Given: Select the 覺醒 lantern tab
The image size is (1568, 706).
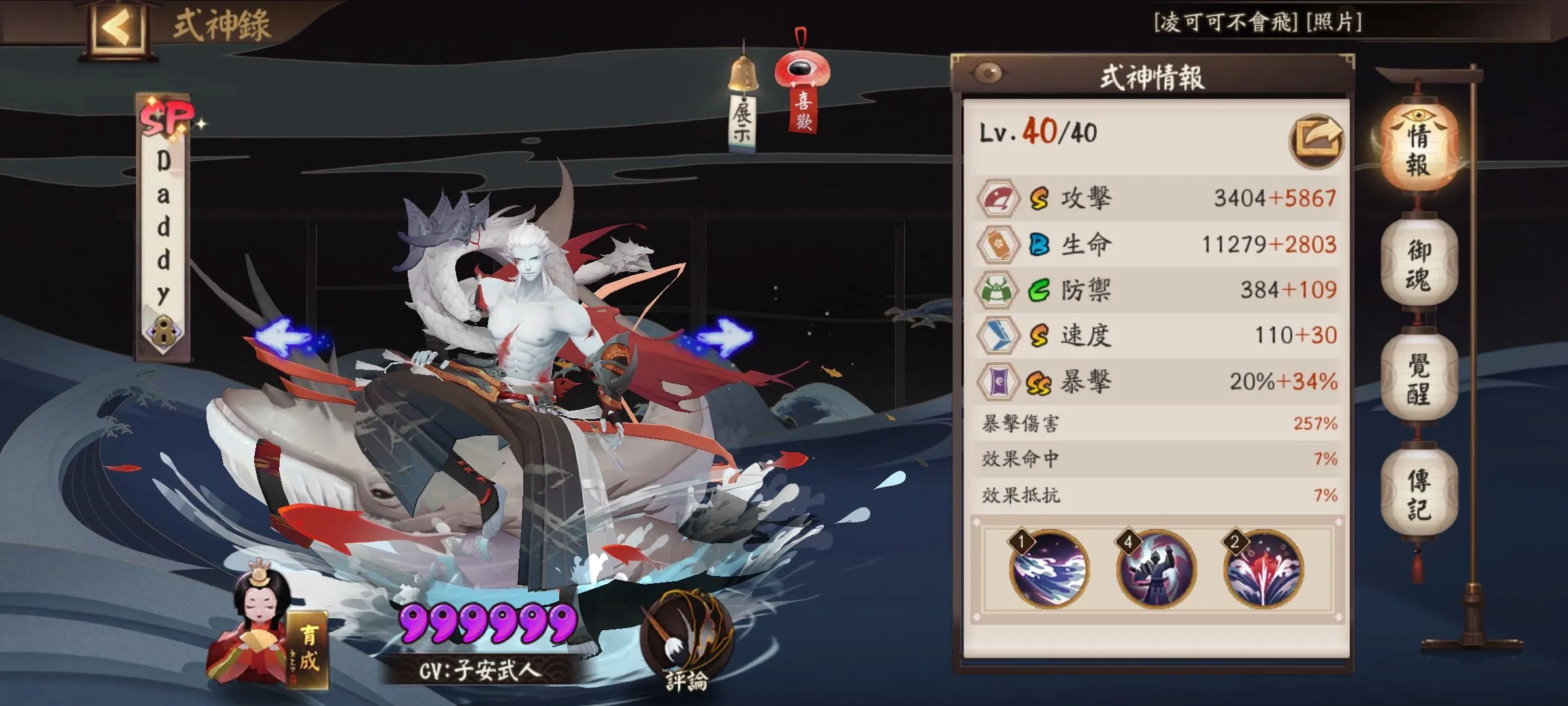Looking at the screenshot, I should tap(1418, 378).
